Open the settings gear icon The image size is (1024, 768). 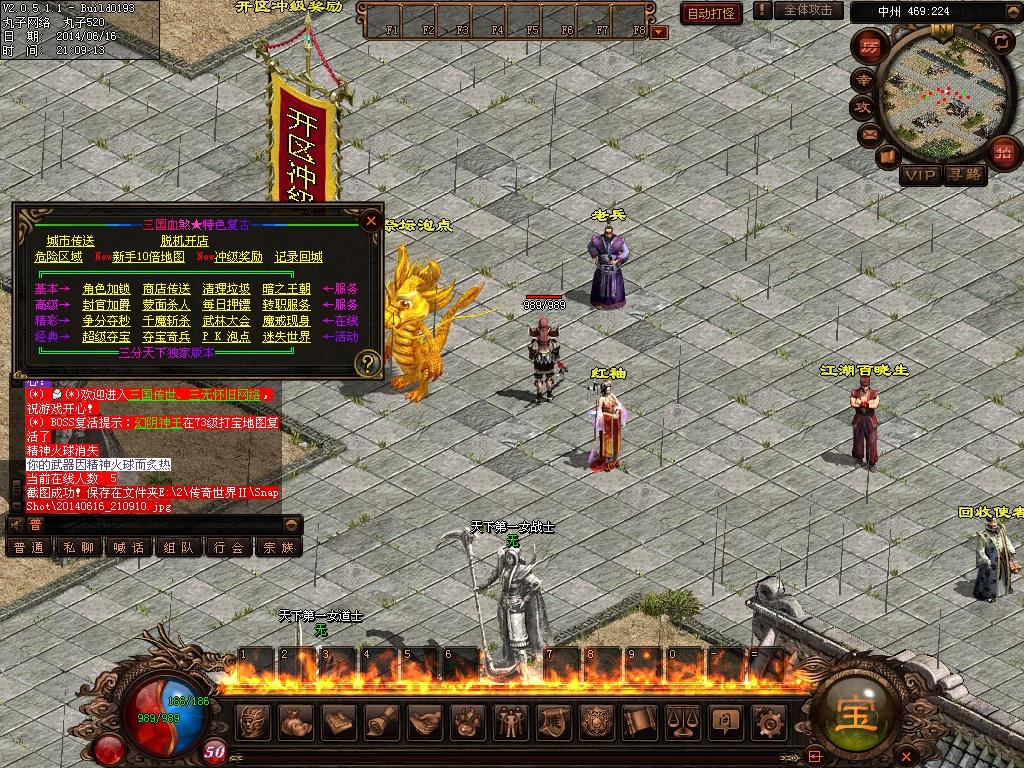(768, 721)
